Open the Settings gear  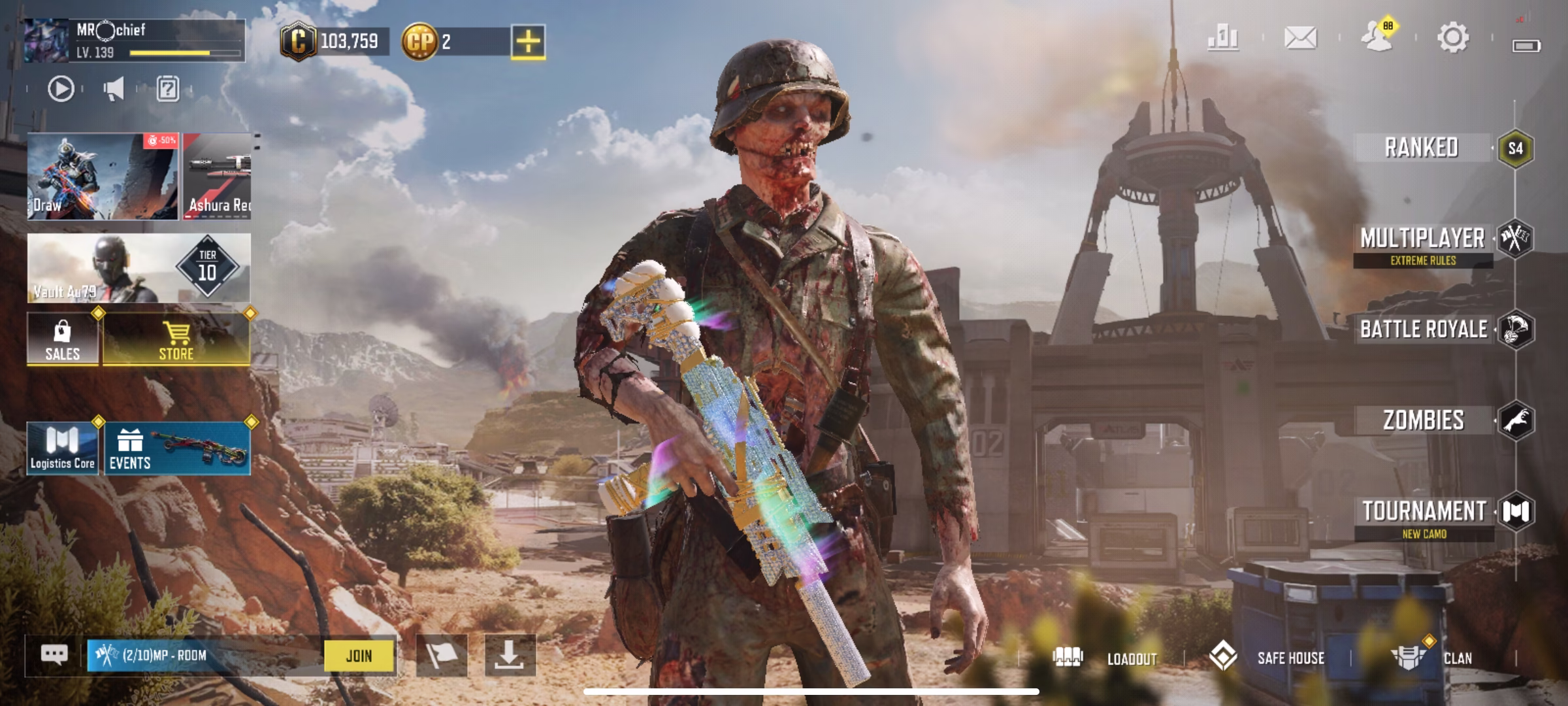pyautogui.click(x=1453, y=37)
